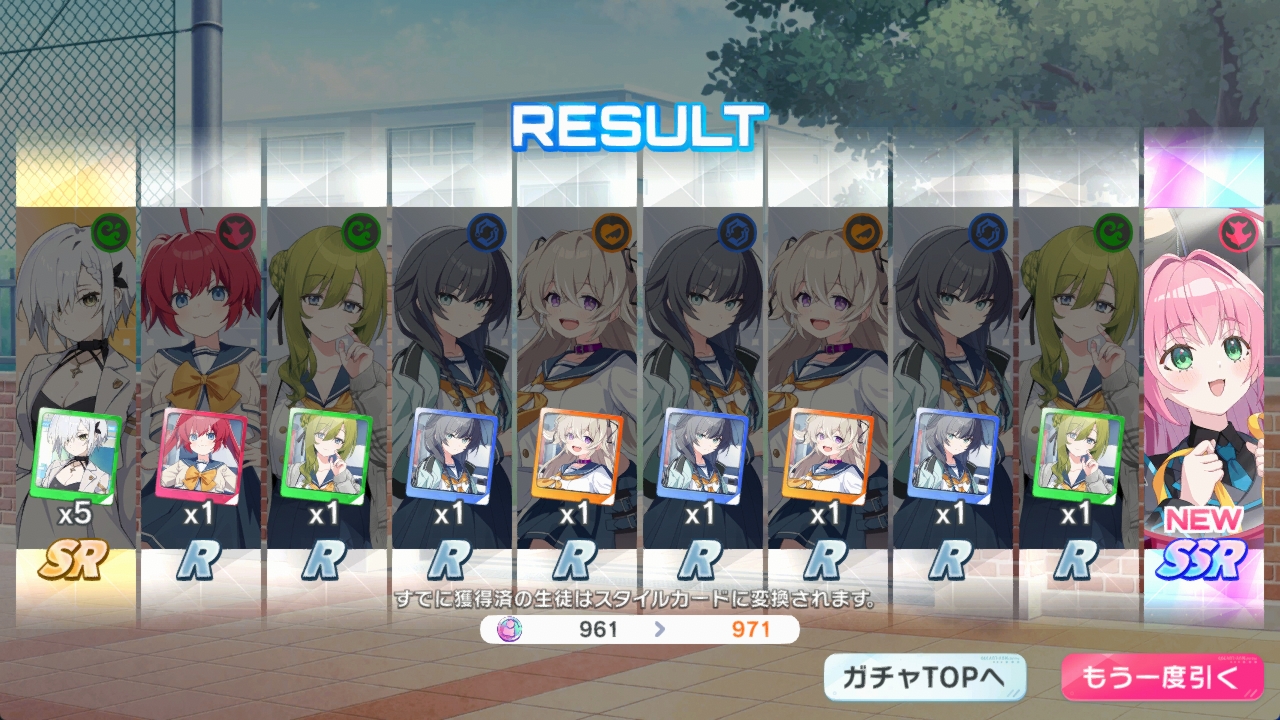Pick the red-haired R student card

(201, 390)
